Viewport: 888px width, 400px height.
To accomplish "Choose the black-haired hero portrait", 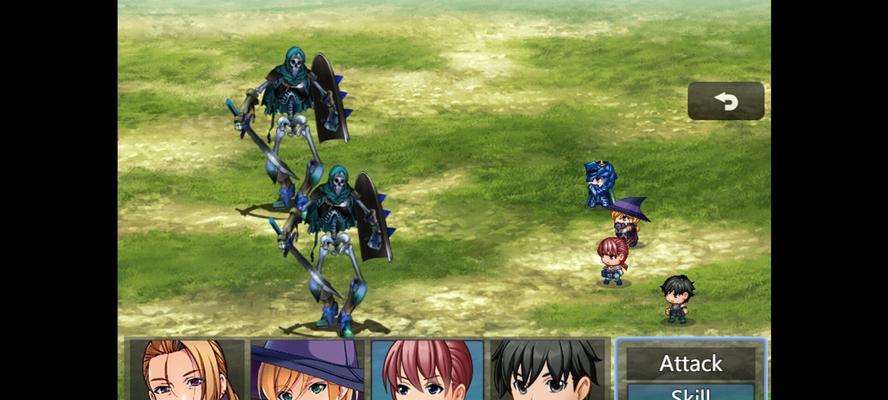I will point(548,370).
